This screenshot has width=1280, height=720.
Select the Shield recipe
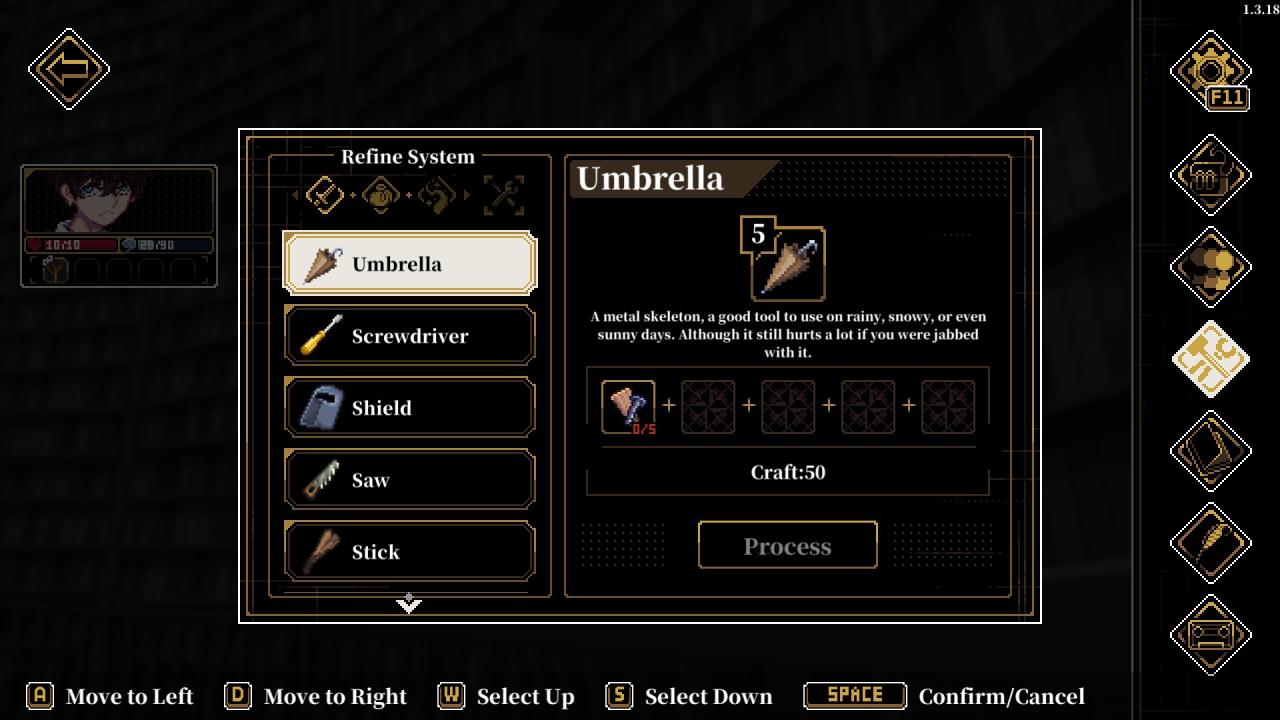coord(410,408)
